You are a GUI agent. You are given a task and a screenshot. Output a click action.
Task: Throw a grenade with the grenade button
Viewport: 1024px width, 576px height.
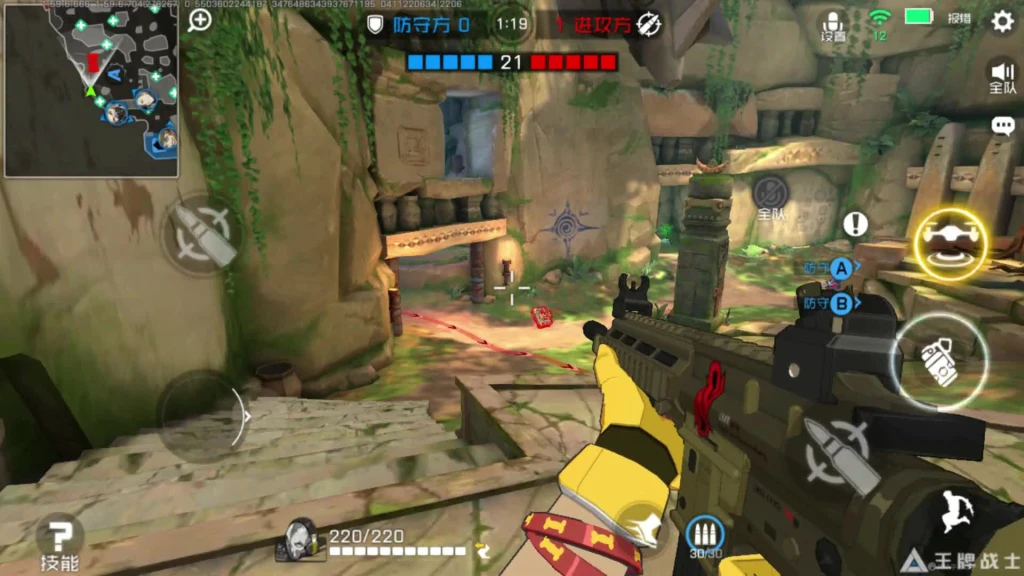[939, 360]
